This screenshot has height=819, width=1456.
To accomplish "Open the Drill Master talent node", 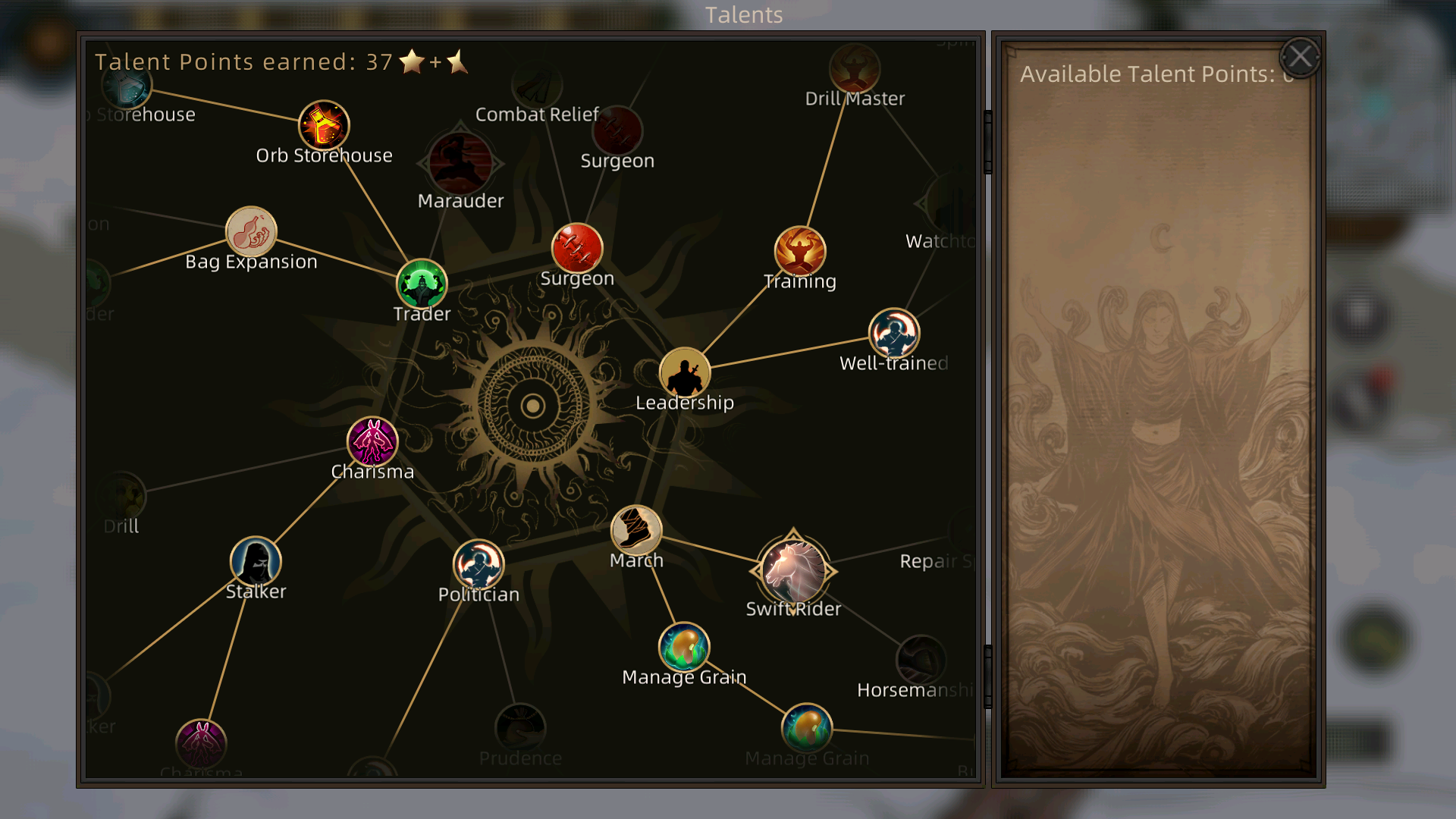I will pyautogui.click(x=855, y=67).
